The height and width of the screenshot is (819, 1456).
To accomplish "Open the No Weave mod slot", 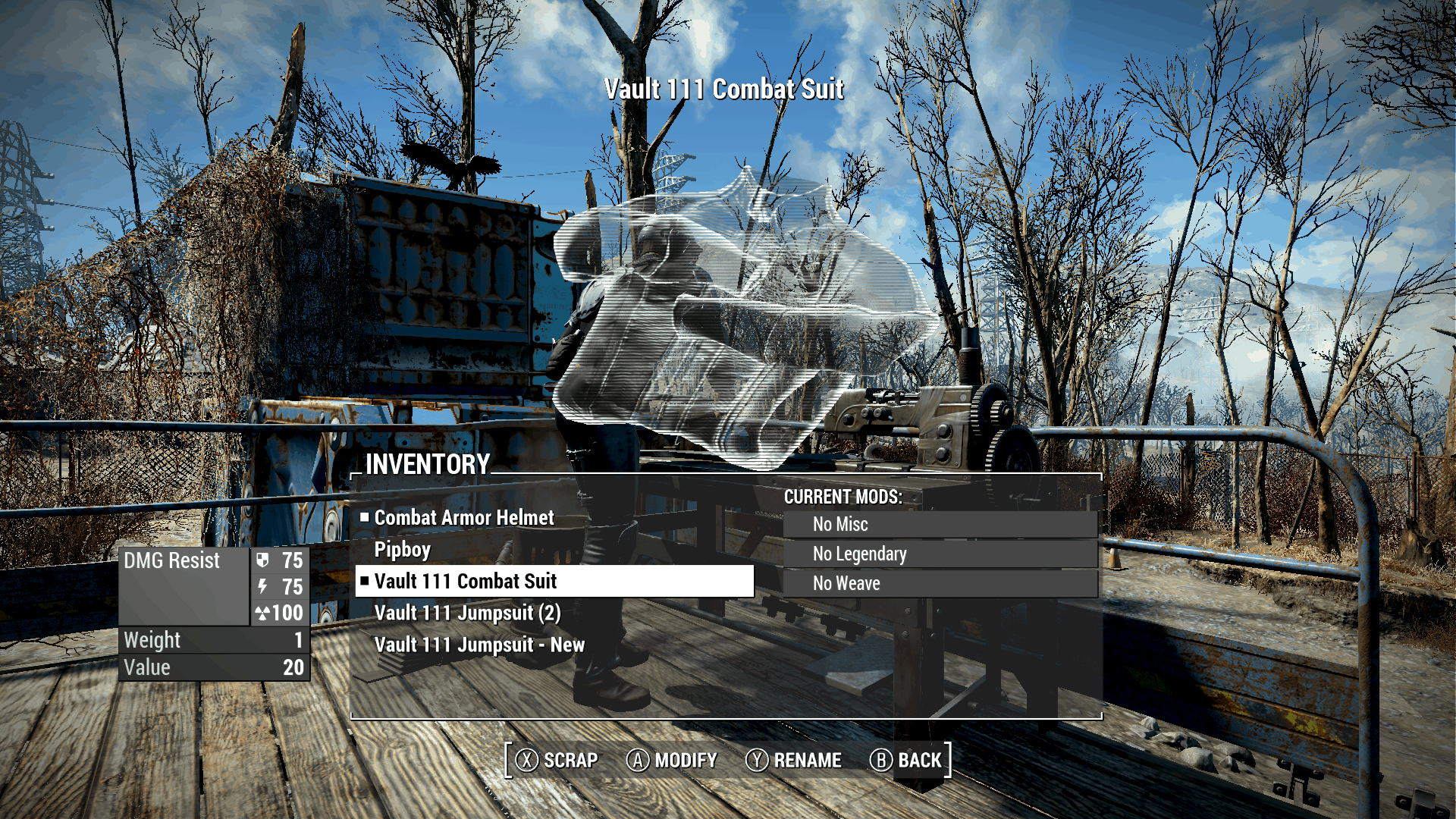I will tap(940, 583).
